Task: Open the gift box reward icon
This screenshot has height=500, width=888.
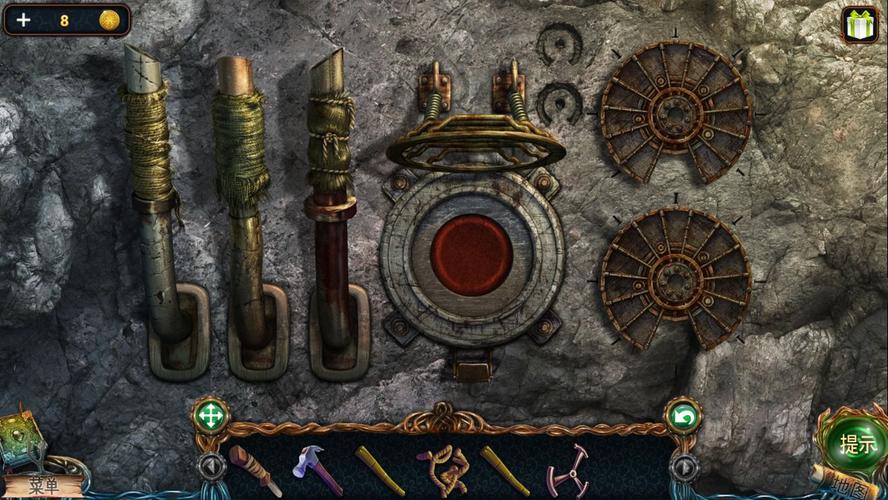Action: tap(859, 23)
